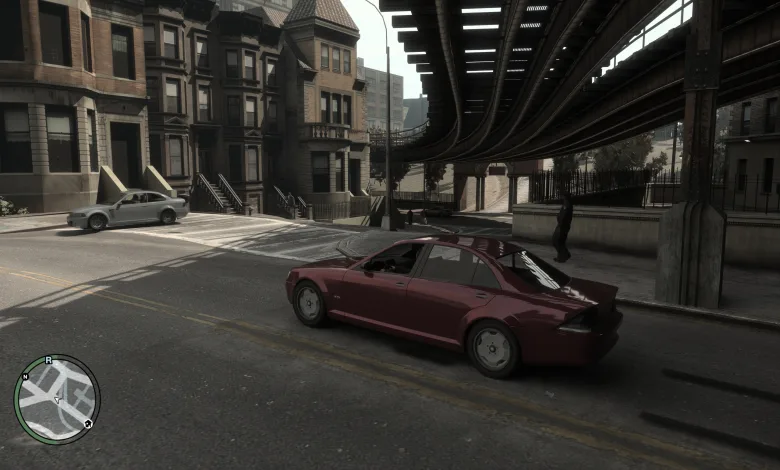The image size is (780, 470).
Task: Select the R marker on the minimap
Action: point(48,359)
